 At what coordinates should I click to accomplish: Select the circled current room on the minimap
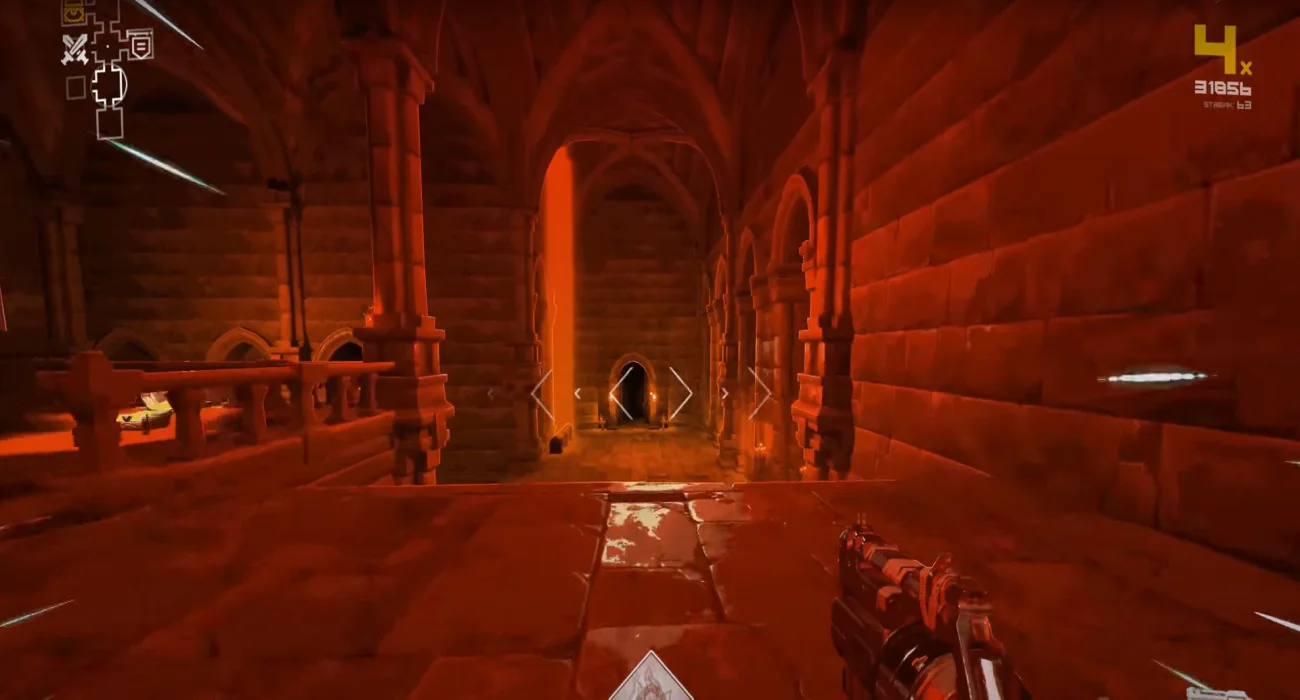[109, 84]
